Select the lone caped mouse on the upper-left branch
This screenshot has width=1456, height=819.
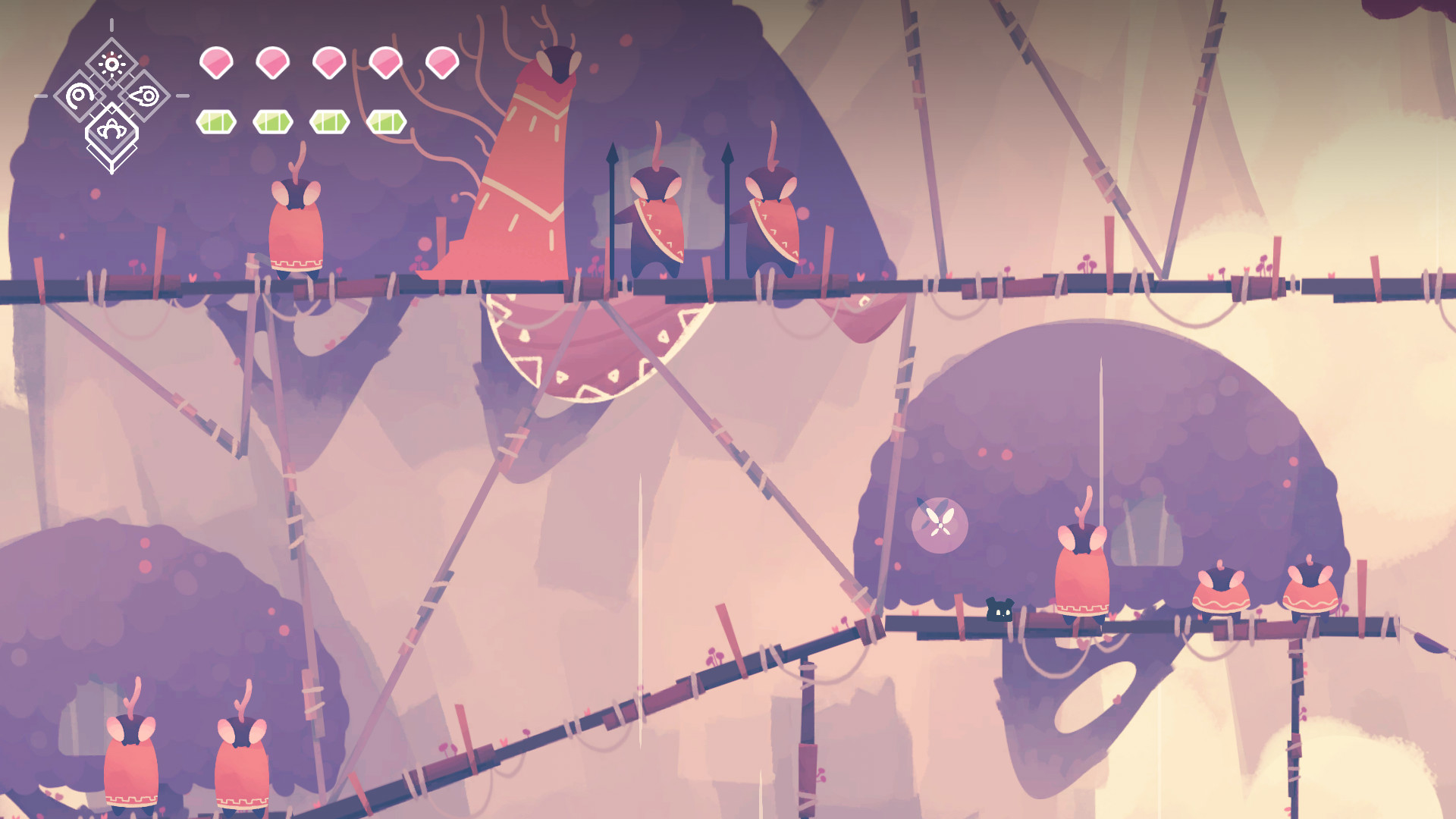pos(297,227)
